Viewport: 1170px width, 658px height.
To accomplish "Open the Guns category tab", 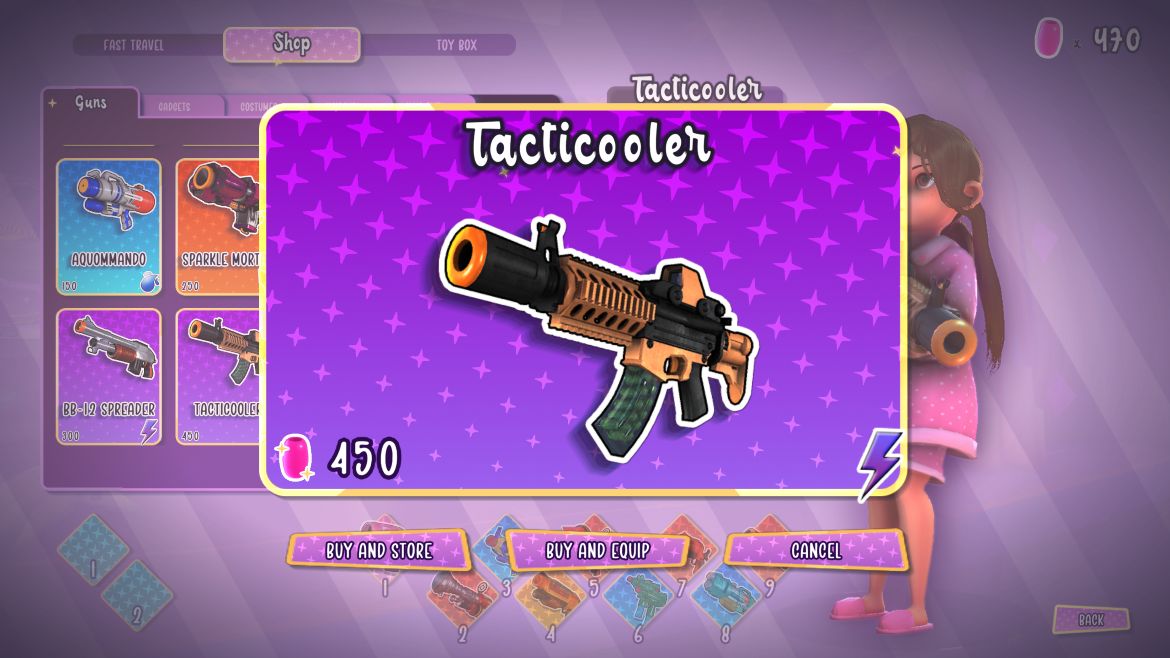I will [91, 103].
